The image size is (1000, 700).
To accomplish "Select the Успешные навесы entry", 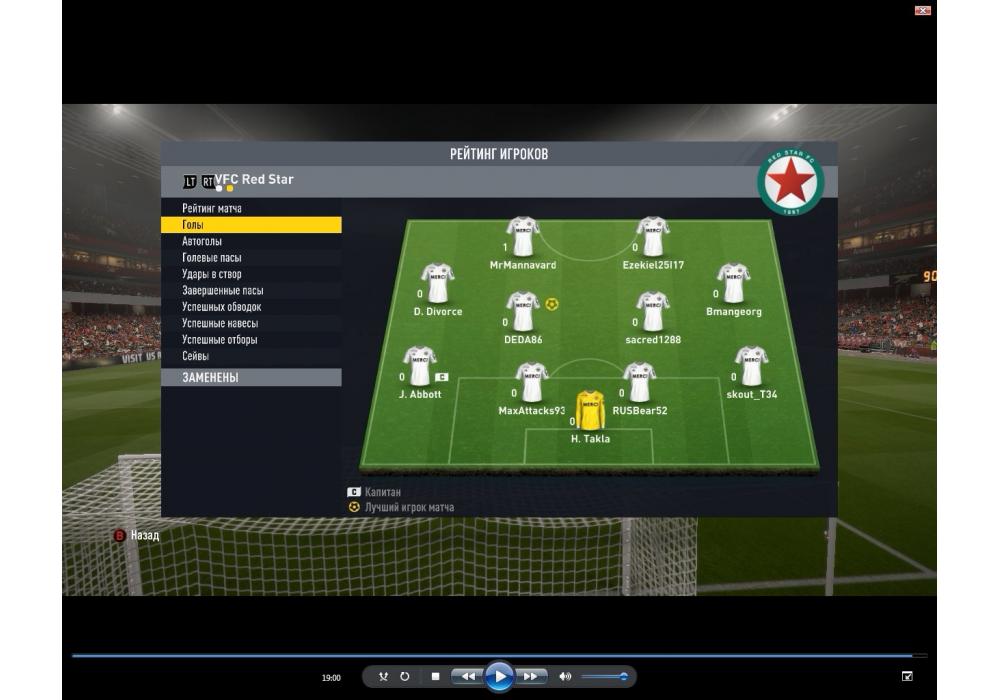I will tap(219, 323).
